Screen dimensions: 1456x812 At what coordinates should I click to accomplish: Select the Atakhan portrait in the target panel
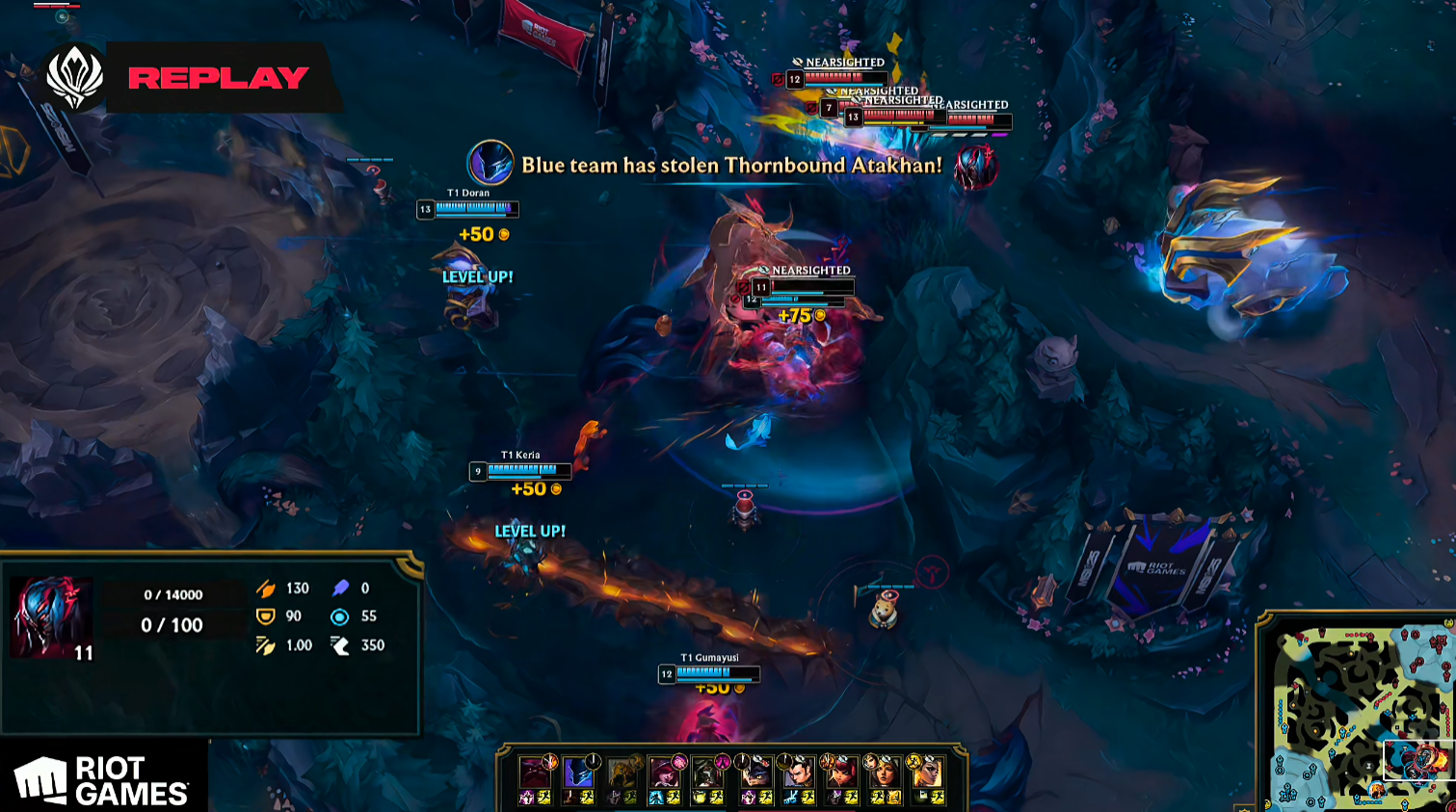[x=52, y=617]
